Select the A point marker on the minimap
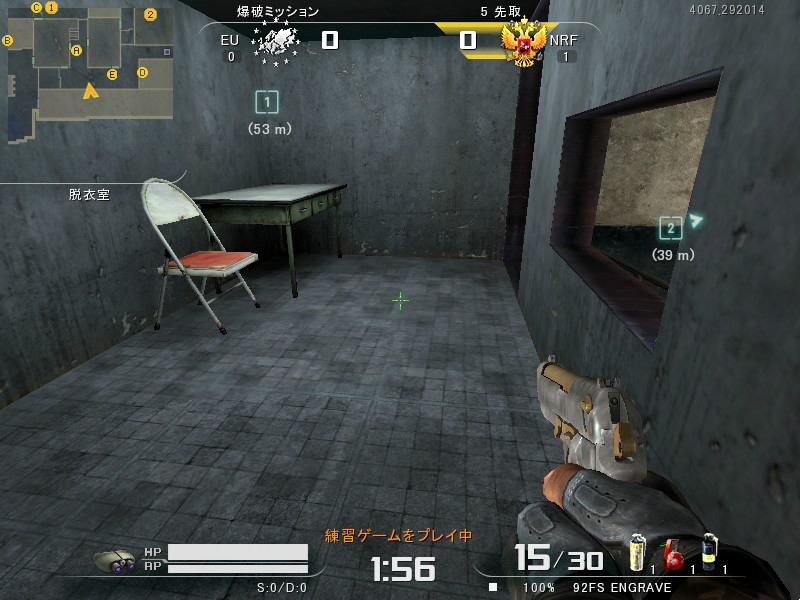Screen dimensions: 800x600 coord(76,50)
